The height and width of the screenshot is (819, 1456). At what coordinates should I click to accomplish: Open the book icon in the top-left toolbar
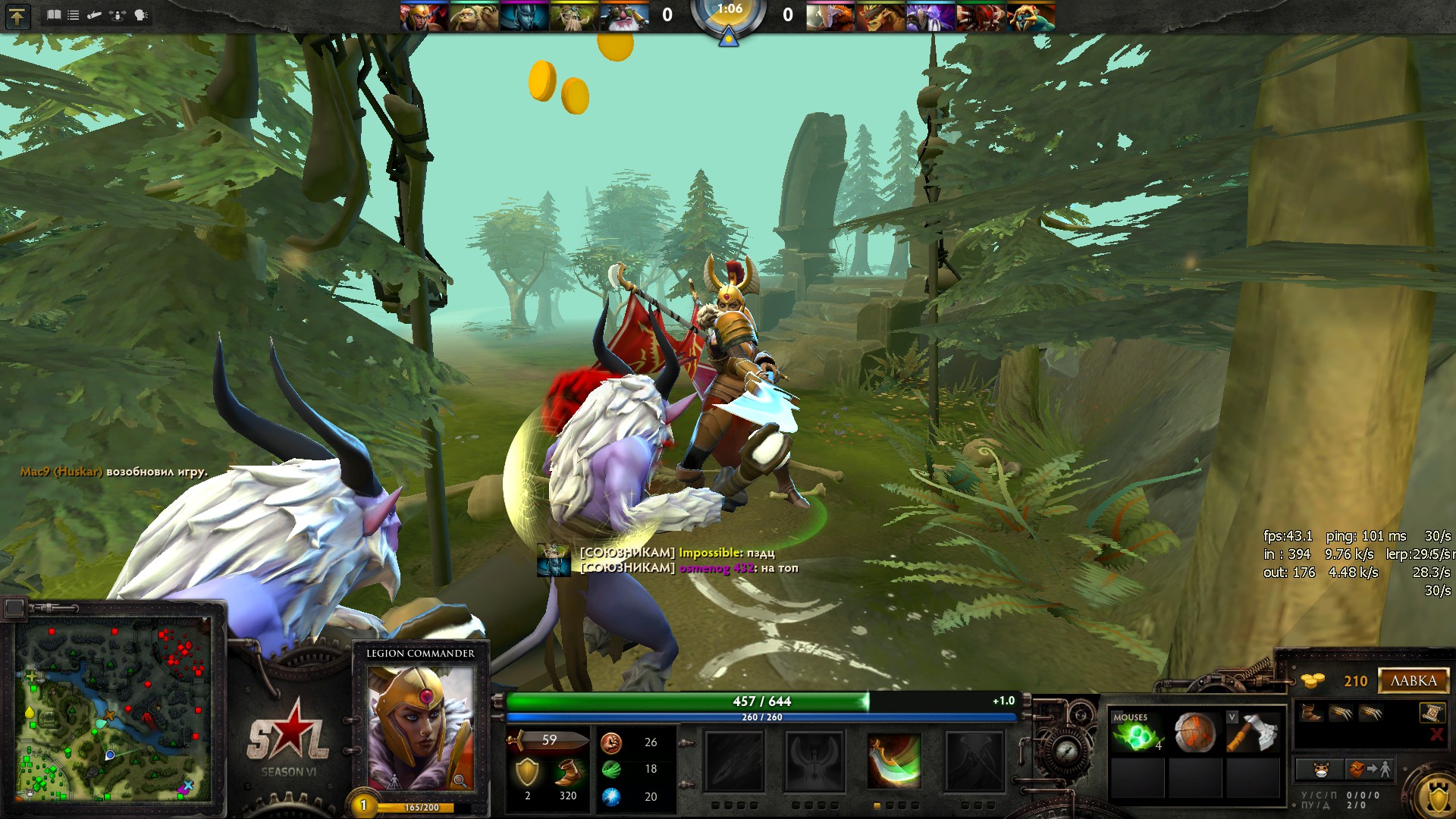(x=54, y=14)
